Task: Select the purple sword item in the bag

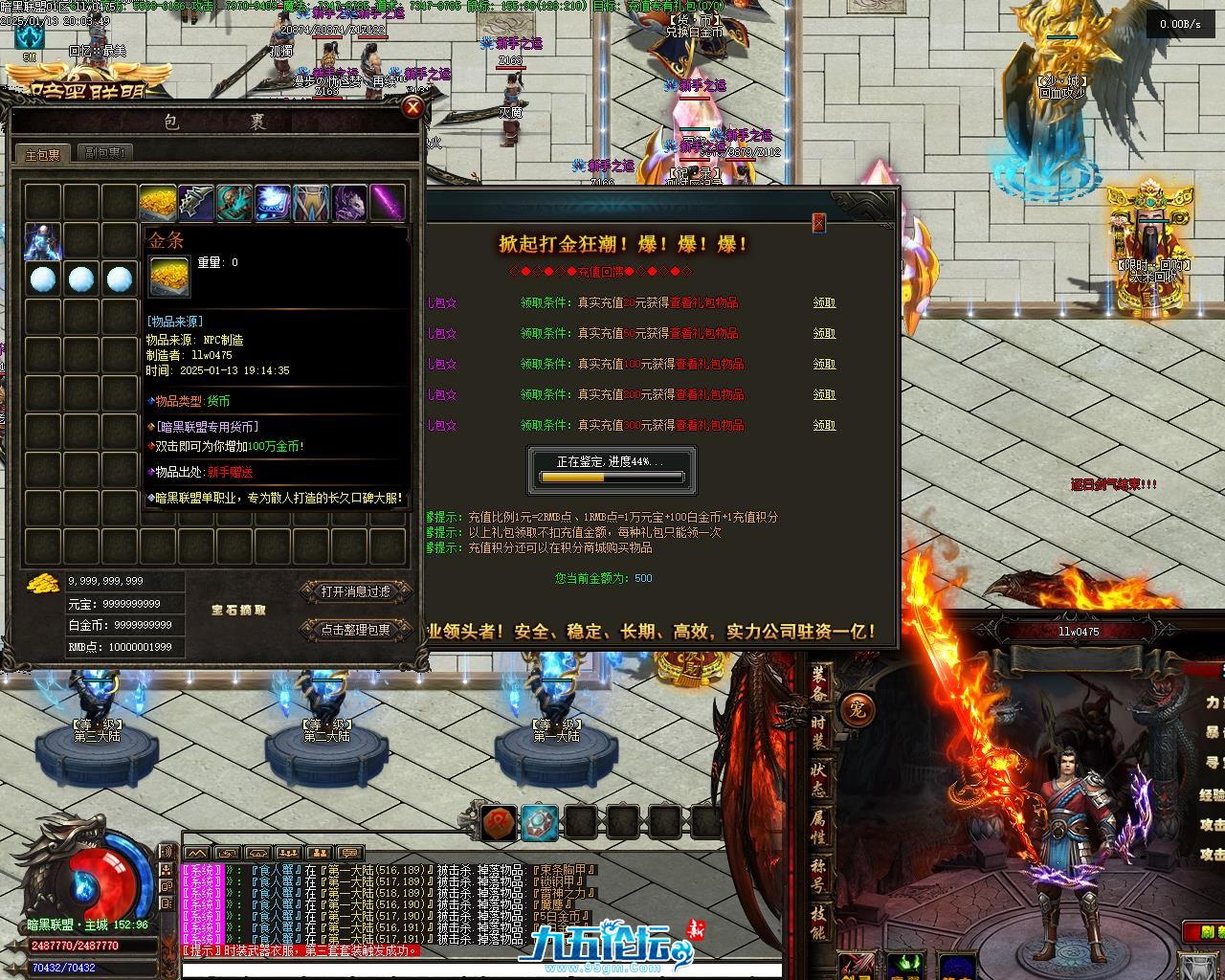Action: (388, 203)
